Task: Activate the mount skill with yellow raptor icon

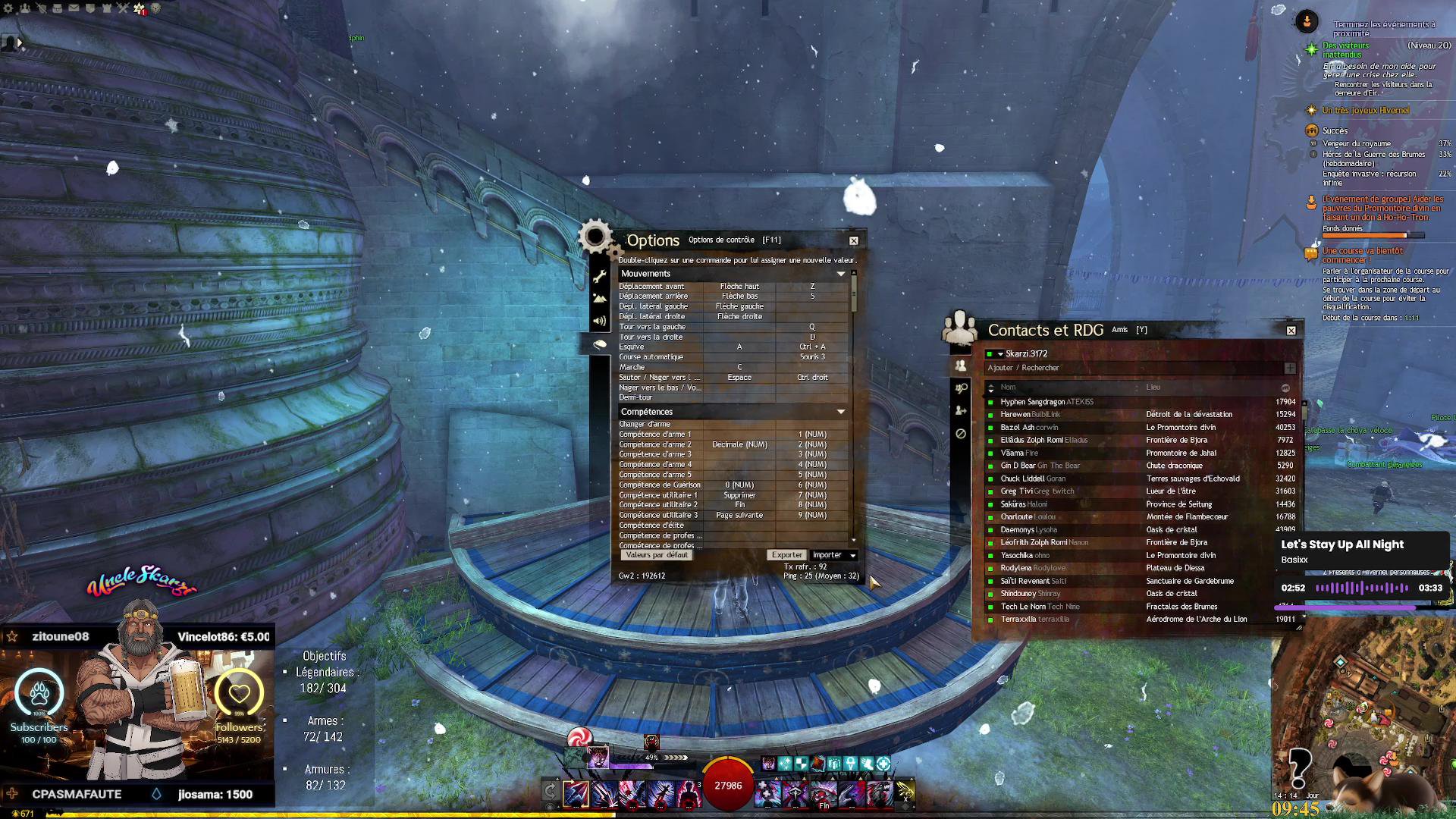Action: (905, 792)
